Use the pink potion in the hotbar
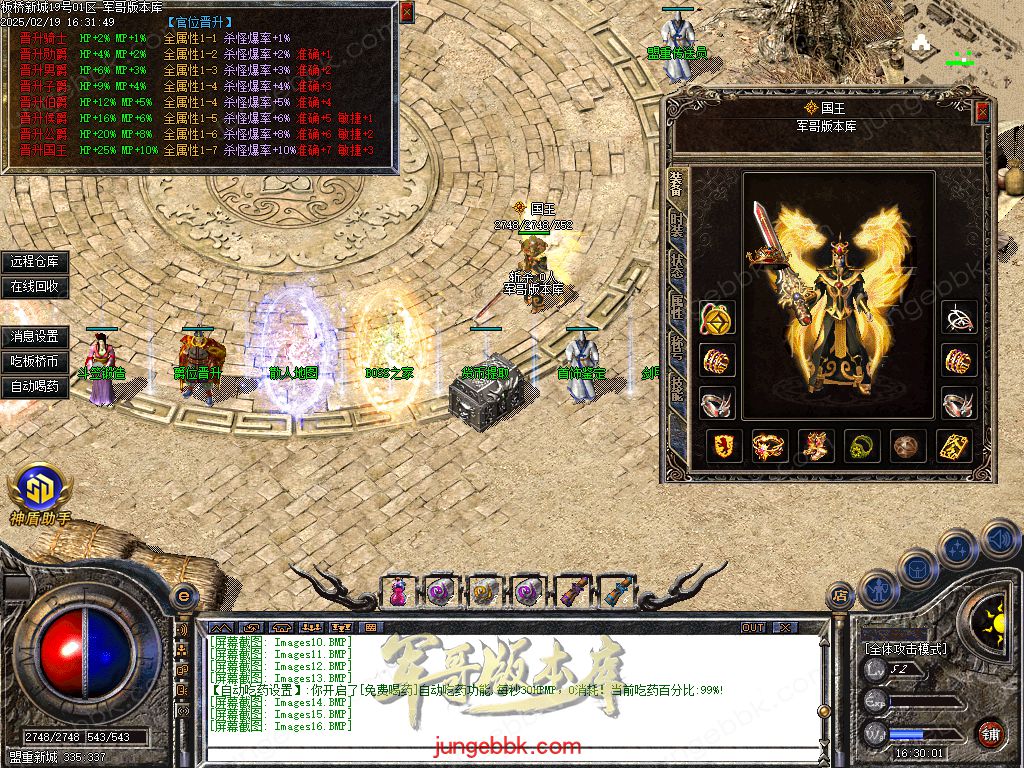This screenshot has width=1024, height=768. [x=399, y=591]
